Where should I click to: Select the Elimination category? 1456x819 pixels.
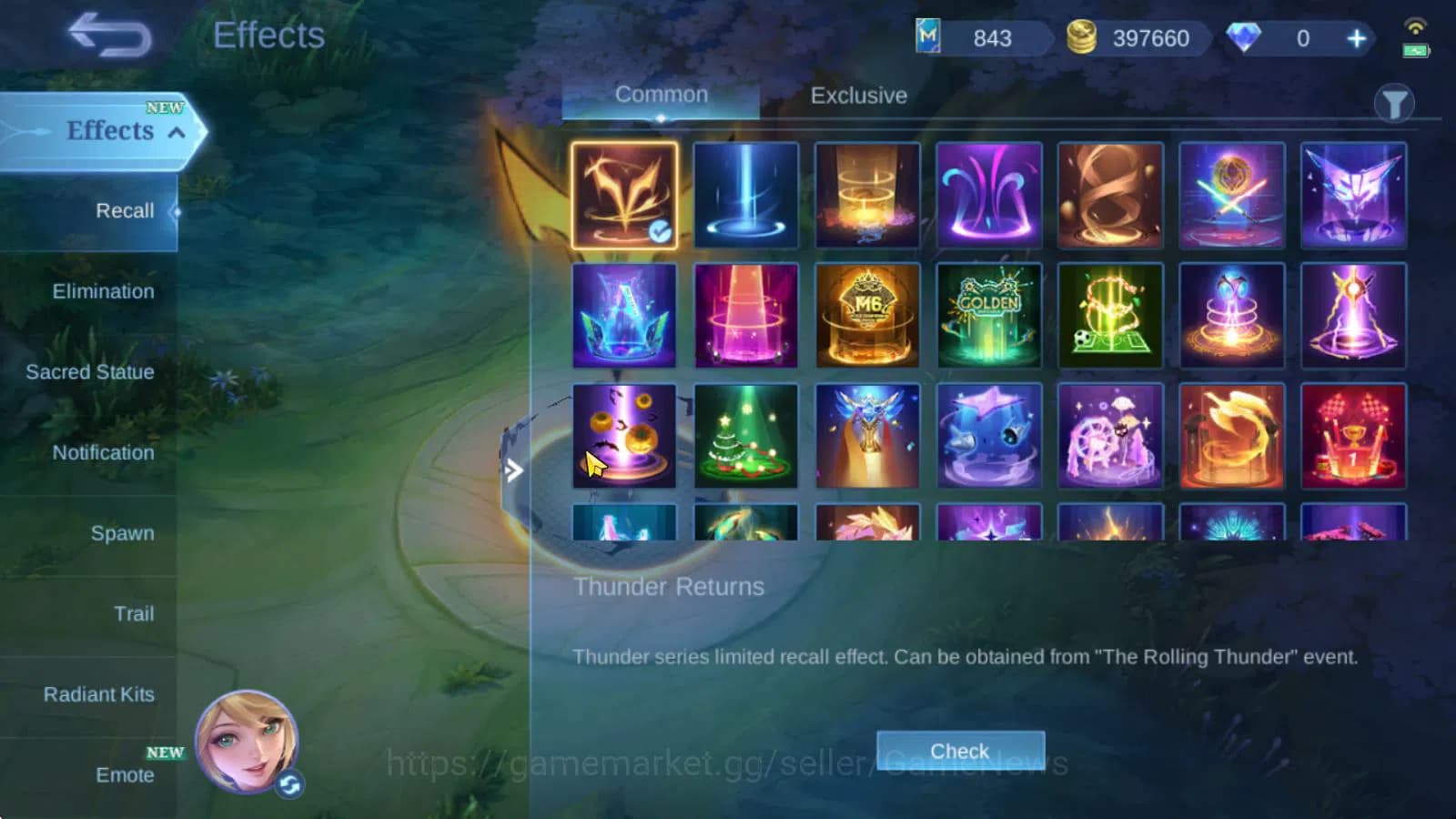coord(103,291)
